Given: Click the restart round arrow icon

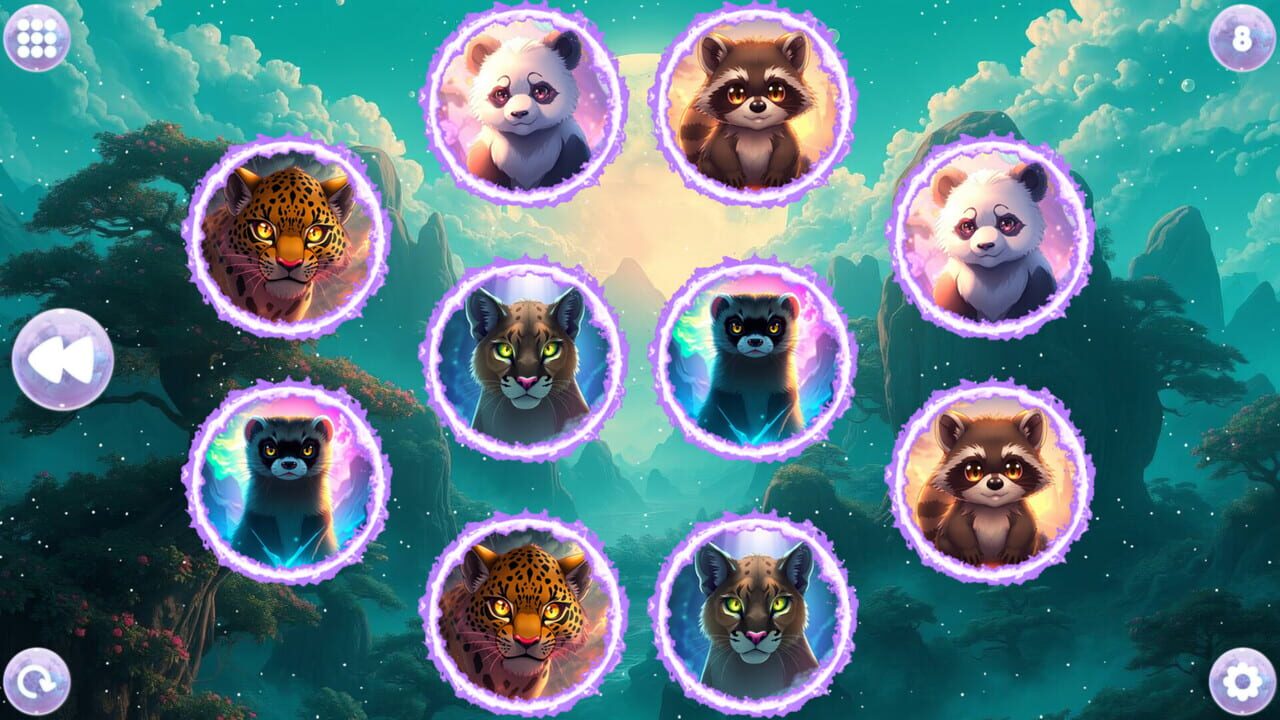Looking at the screenshot, I should 38,681.
